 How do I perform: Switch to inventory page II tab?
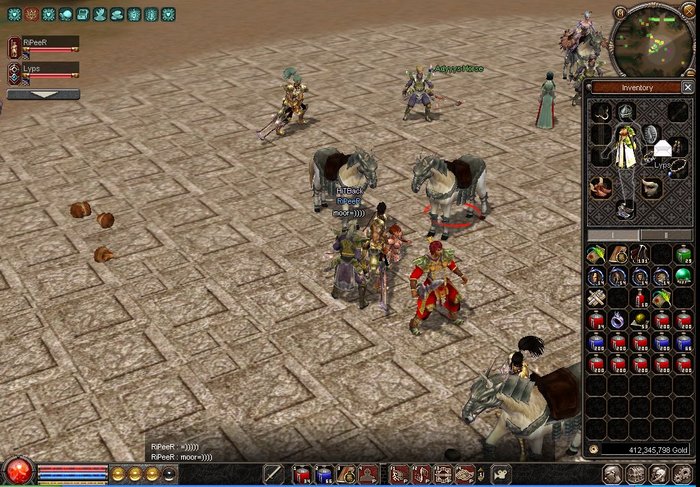[x=665, y=235]
